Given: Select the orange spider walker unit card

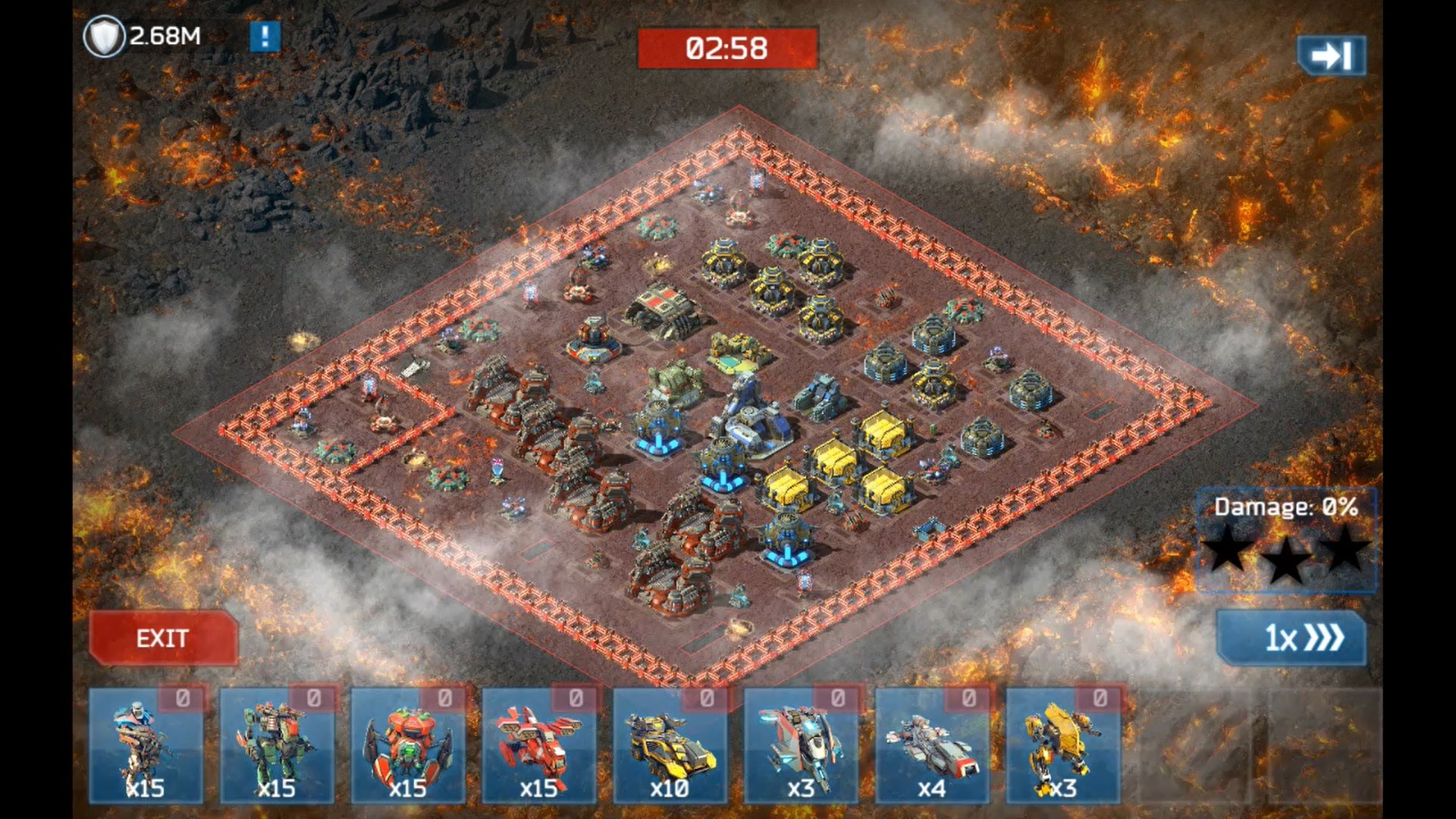Looking at the screenshot, I should [x=408, y=746].
